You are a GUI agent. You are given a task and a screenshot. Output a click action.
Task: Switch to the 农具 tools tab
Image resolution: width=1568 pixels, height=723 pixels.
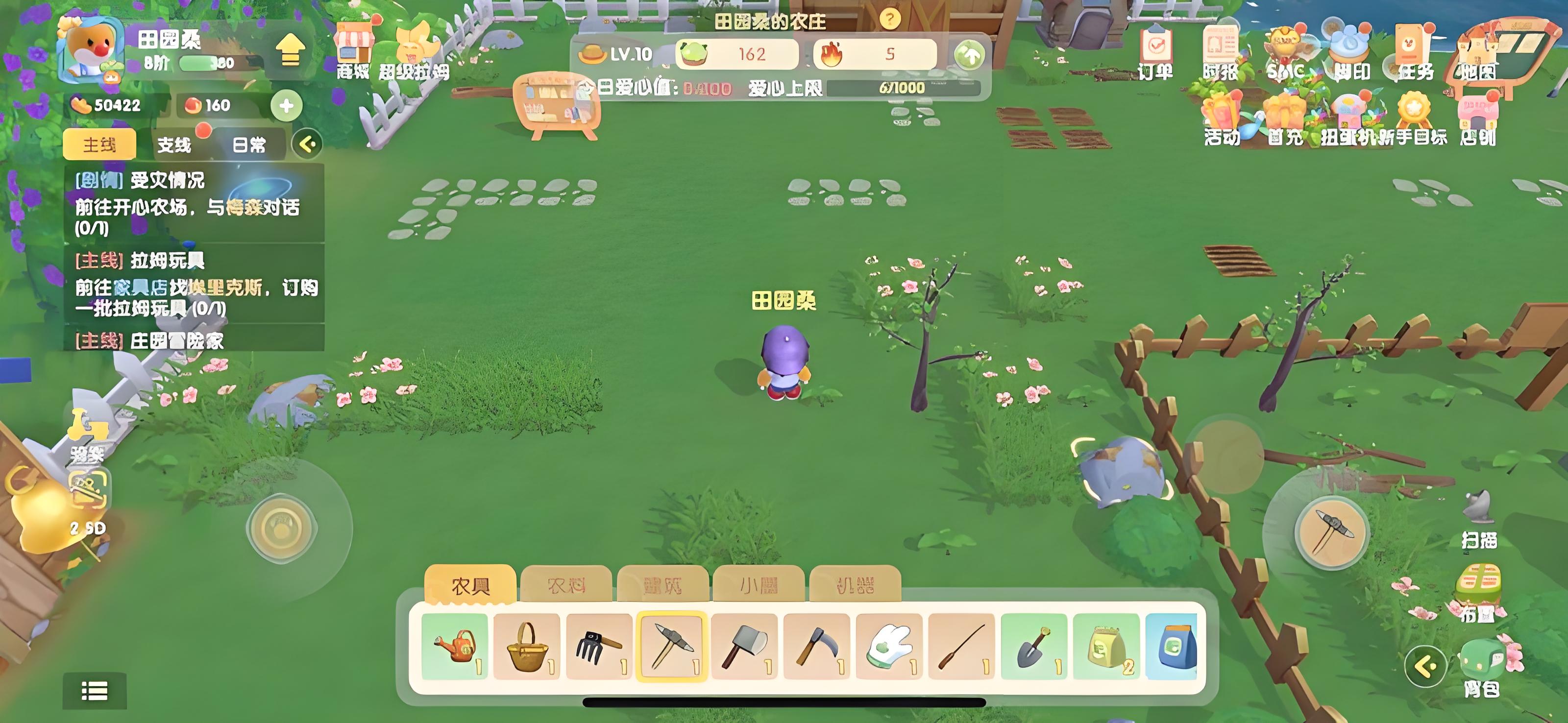pos(470,585)
